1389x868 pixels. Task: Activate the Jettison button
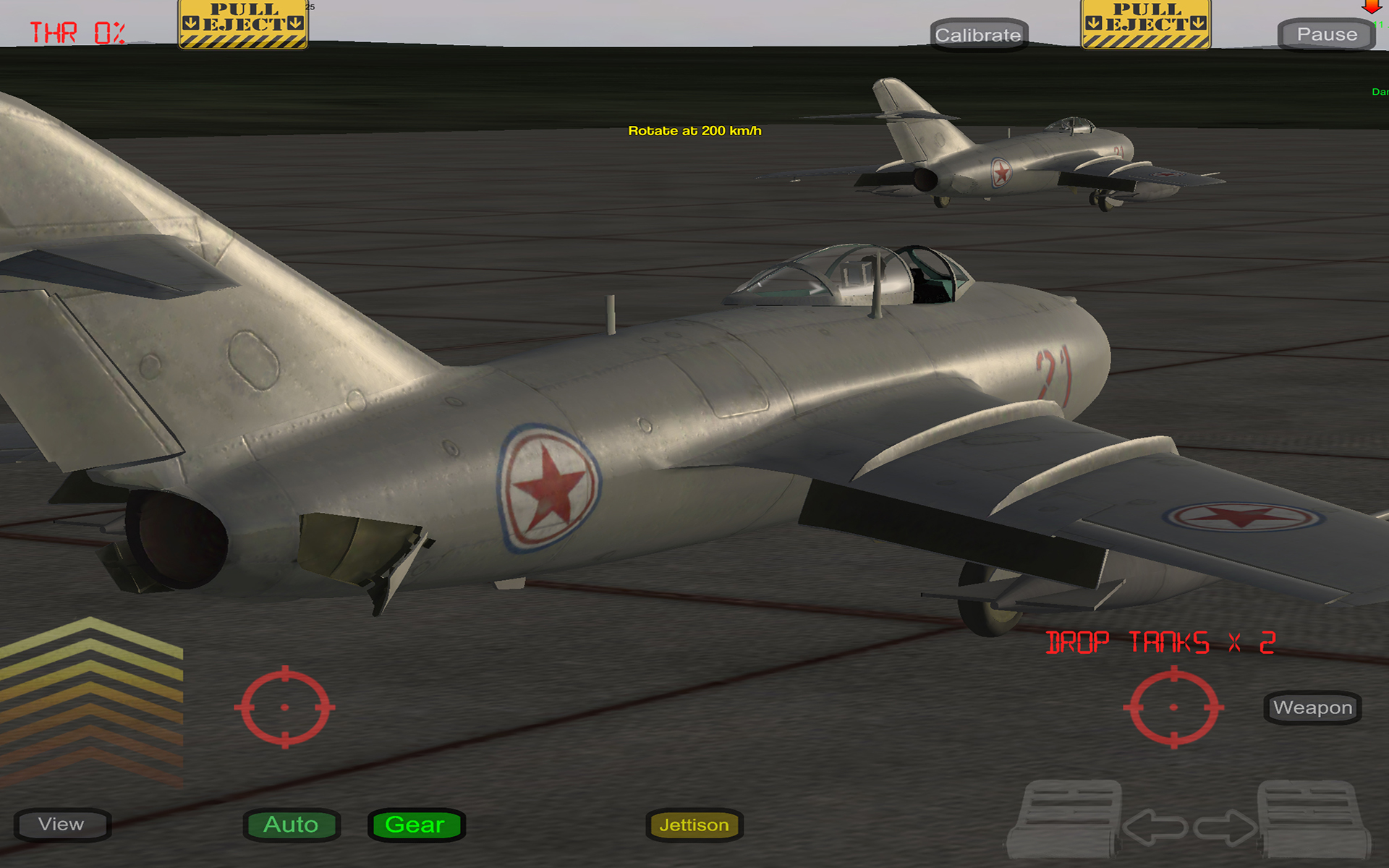(694, 825)
